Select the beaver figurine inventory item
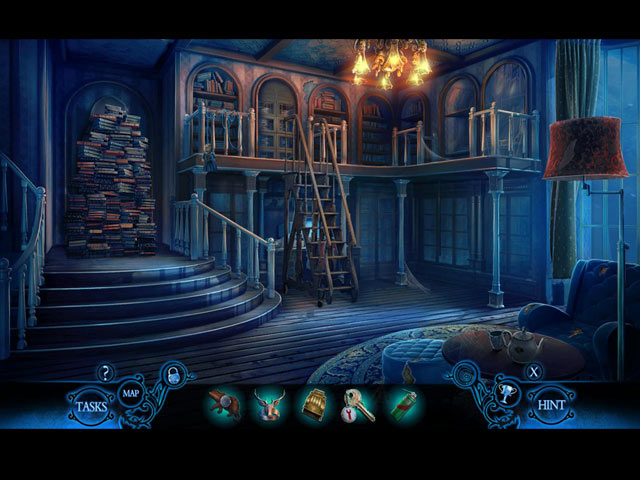 coord(224,405)
